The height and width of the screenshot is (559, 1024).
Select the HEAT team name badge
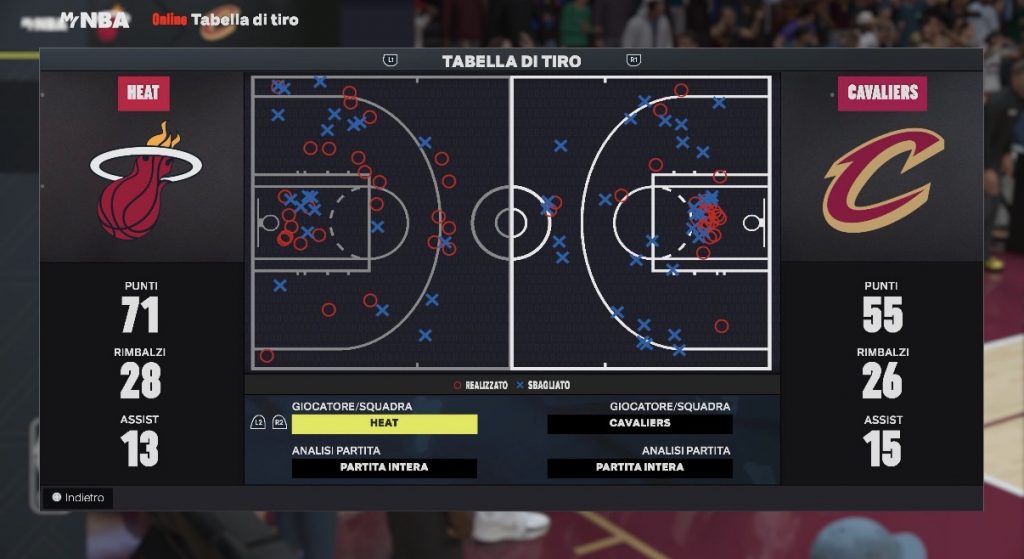point(143,93)
